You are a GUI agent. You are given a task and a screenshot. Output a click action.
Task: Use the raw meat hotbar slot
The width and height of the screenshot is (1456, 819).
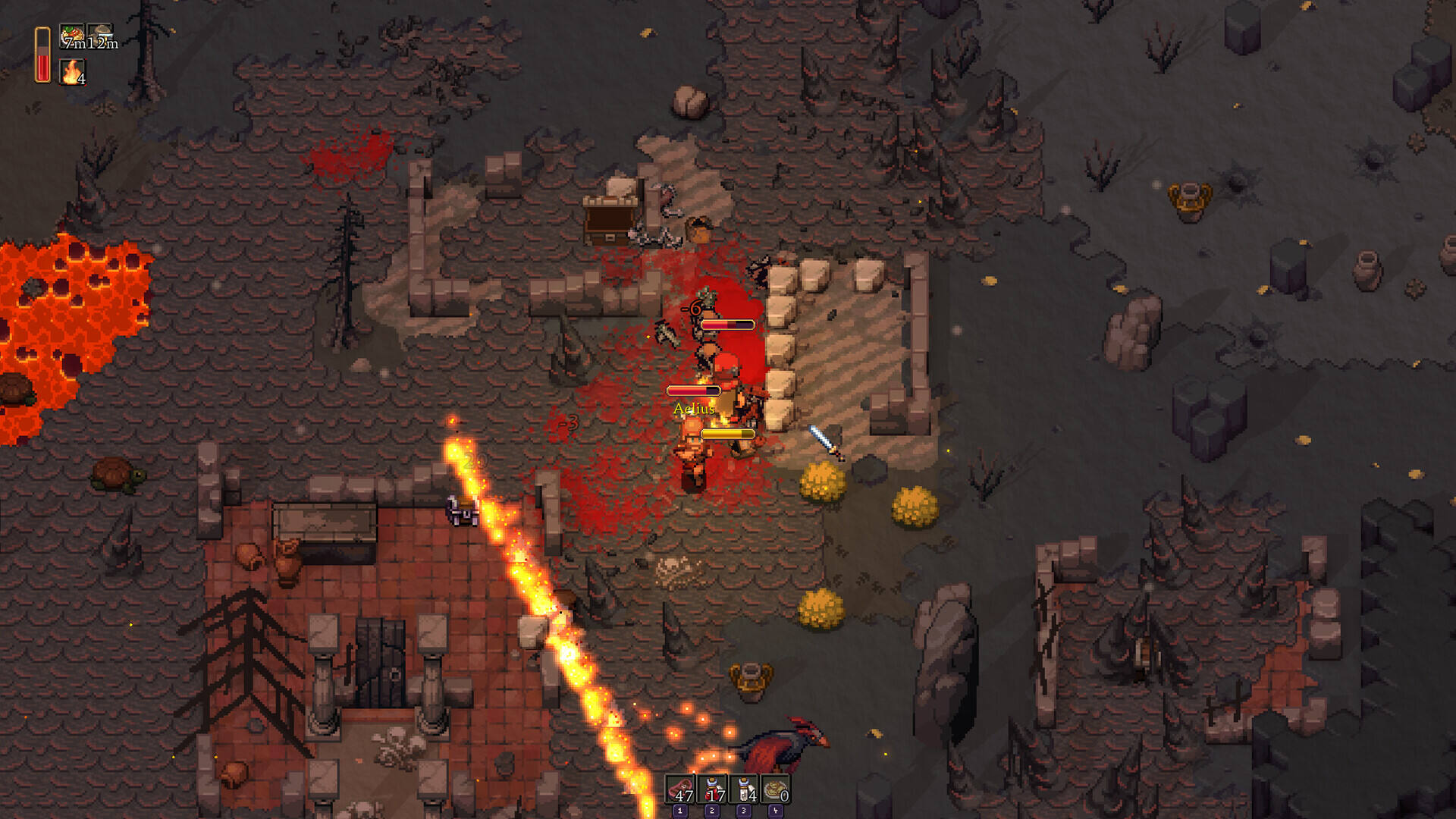click(x=680, y=789)
